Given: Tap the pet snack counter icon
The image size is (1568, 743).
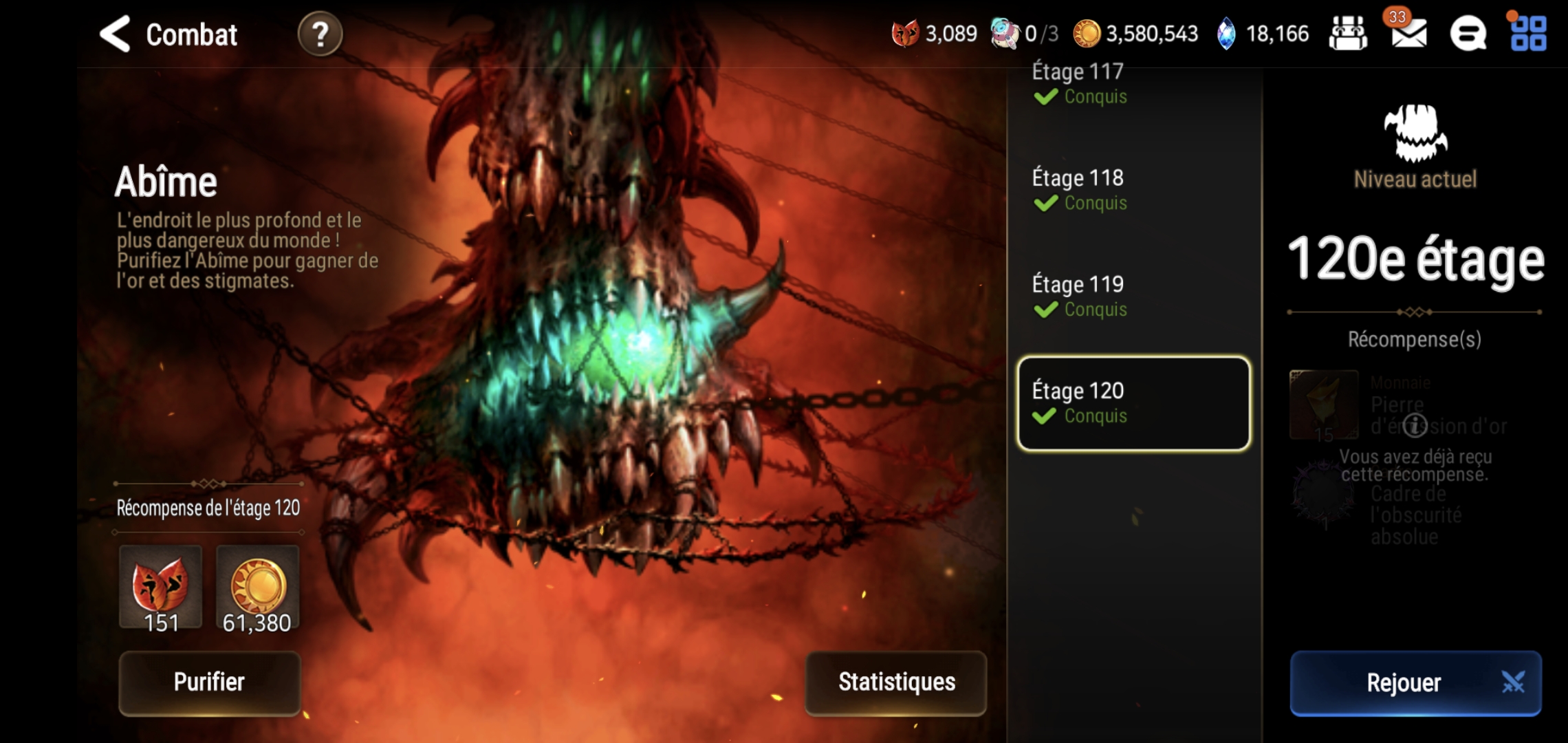Looking at the screenshot, I should point(1005,34).
